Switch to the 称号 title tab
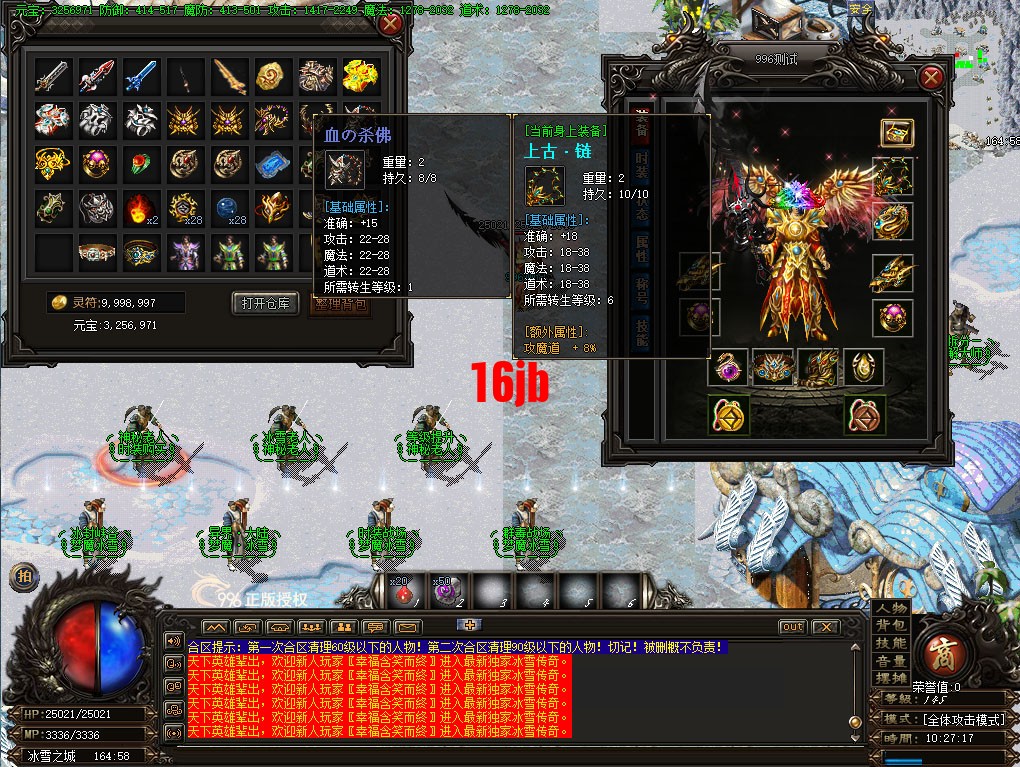This screenshot has height=767, width=1020. click(x=639, y=294)
